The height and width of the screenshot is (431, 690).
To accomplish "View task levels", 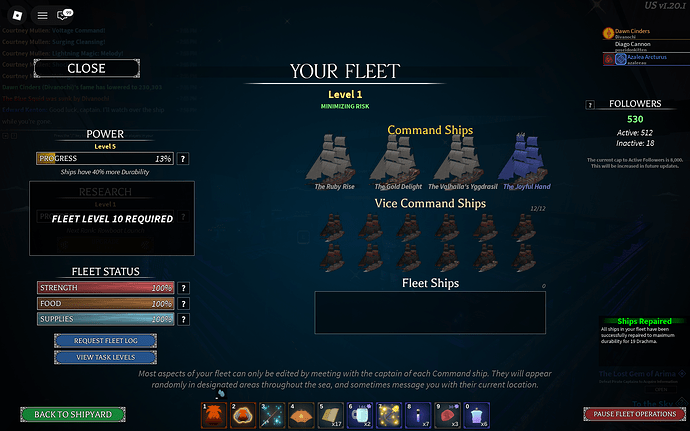I will pos(104,357).
